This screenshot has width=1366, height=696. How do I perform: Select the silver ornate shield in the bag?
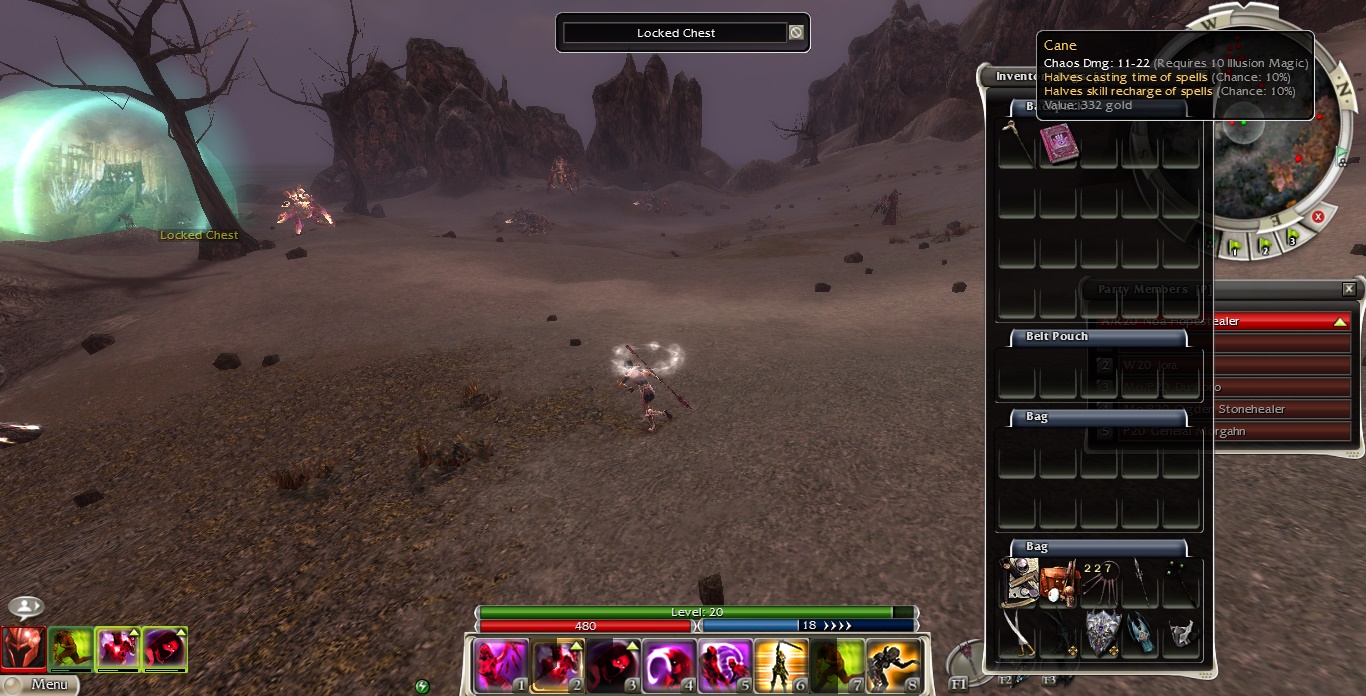[x=1100, y=632]
